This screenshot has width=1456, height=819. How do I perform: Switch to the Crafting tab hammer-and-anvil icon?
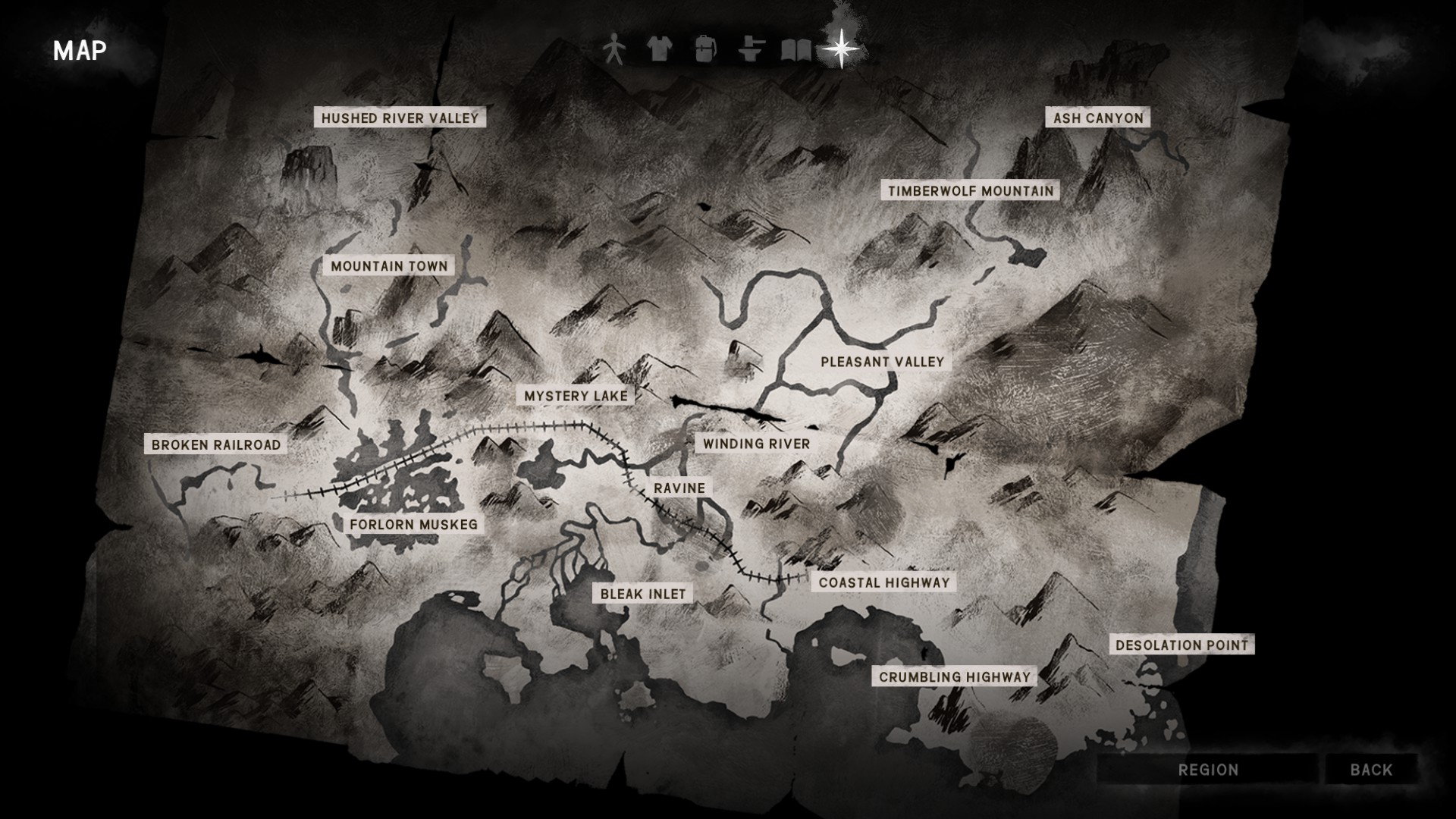click(x=750, y=49)
